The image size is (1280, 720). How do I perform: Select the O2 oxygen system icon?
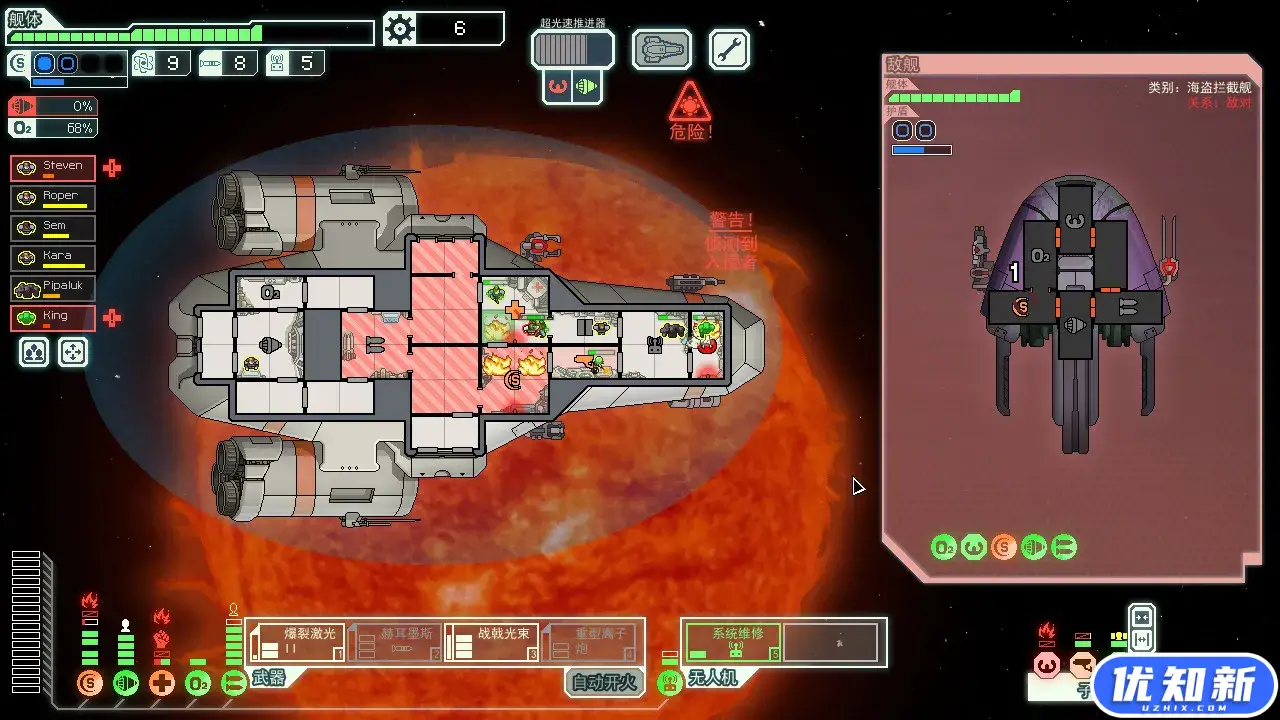coord(197,683)
